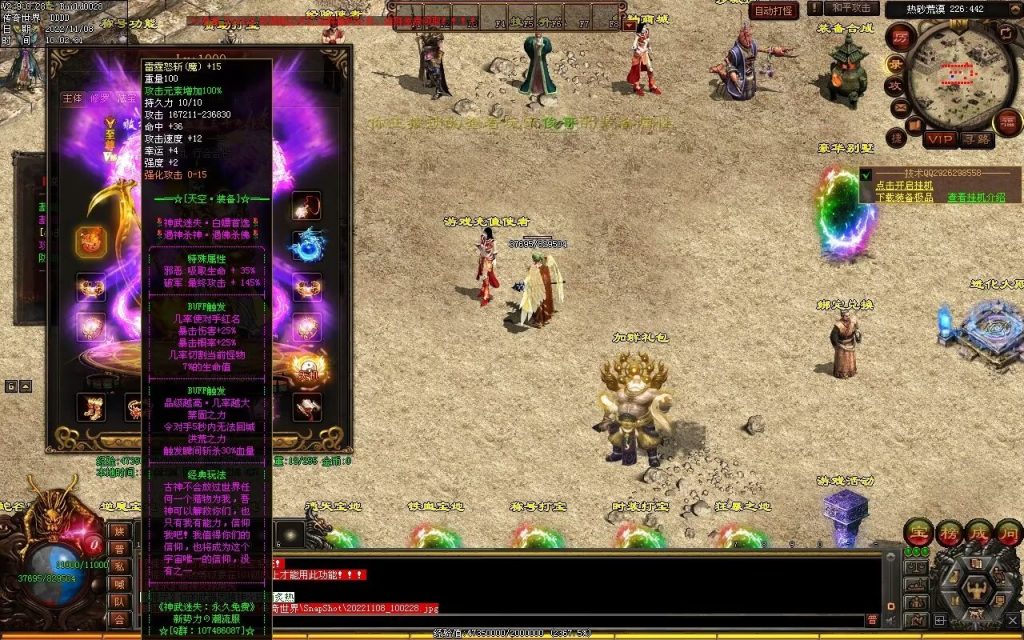
Task: Switch the 和平攻击 attack mode
Action: pos(849,9)
